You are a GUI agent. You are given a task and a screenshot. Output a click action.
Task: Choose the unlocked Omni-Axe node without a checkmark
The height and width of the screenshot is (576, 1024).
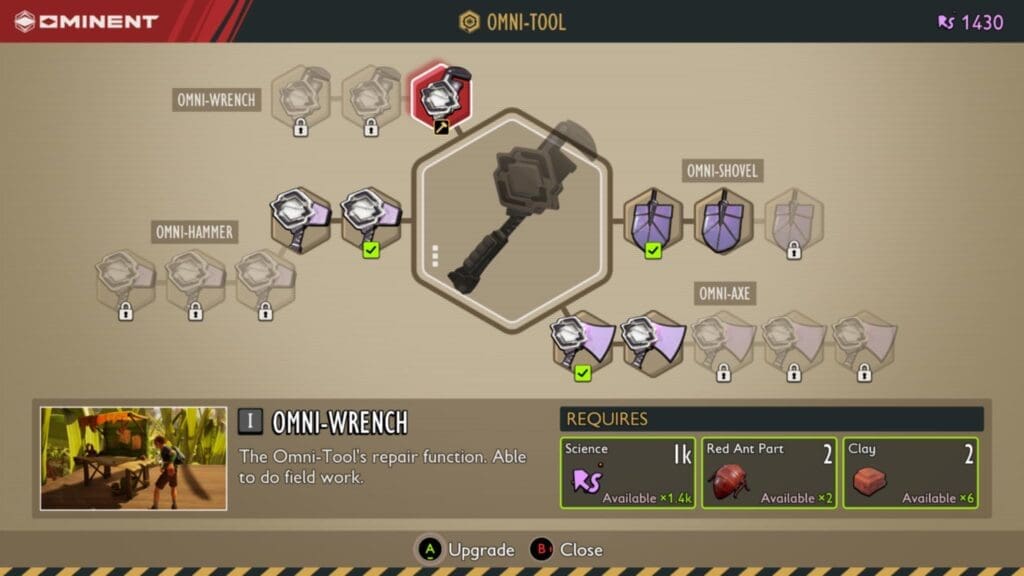652,343
